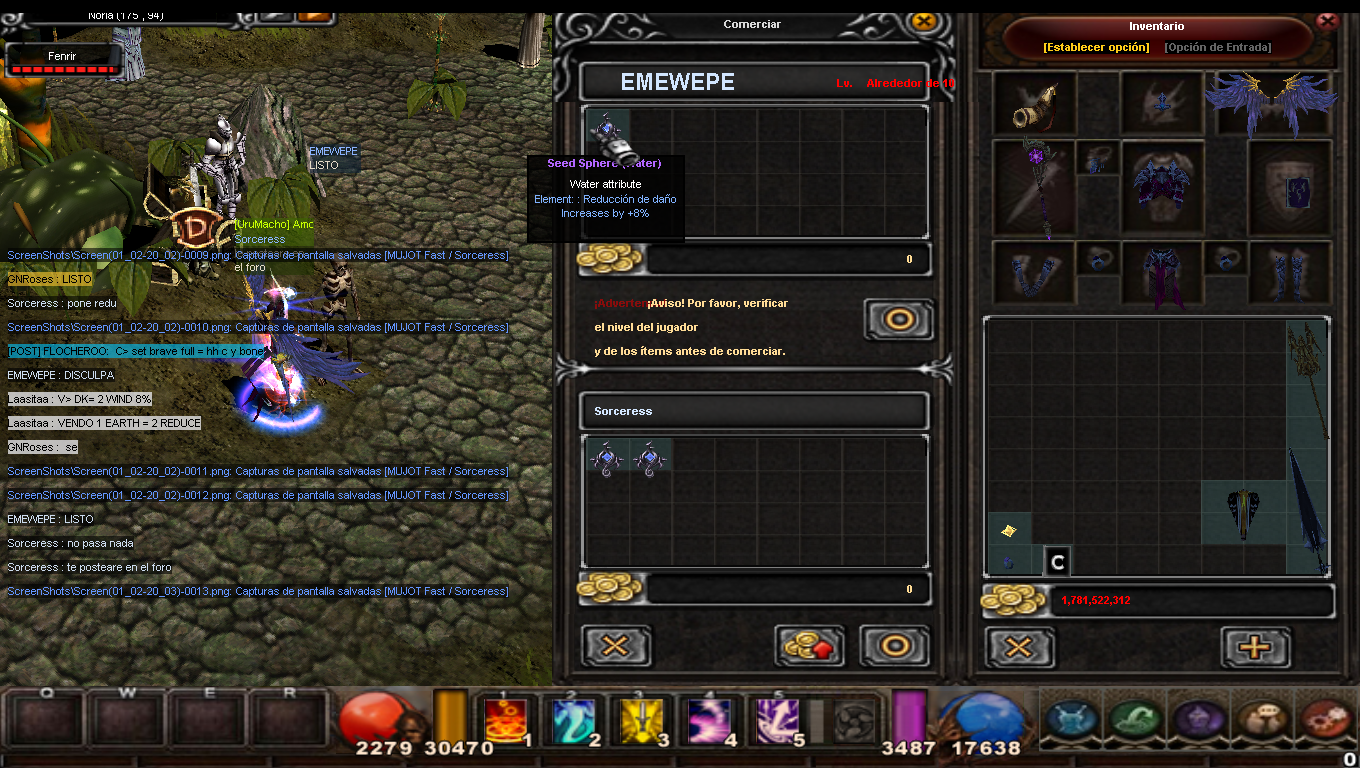
Task: Confirm the trade with the bottom circle button
Action: [894, 646]
